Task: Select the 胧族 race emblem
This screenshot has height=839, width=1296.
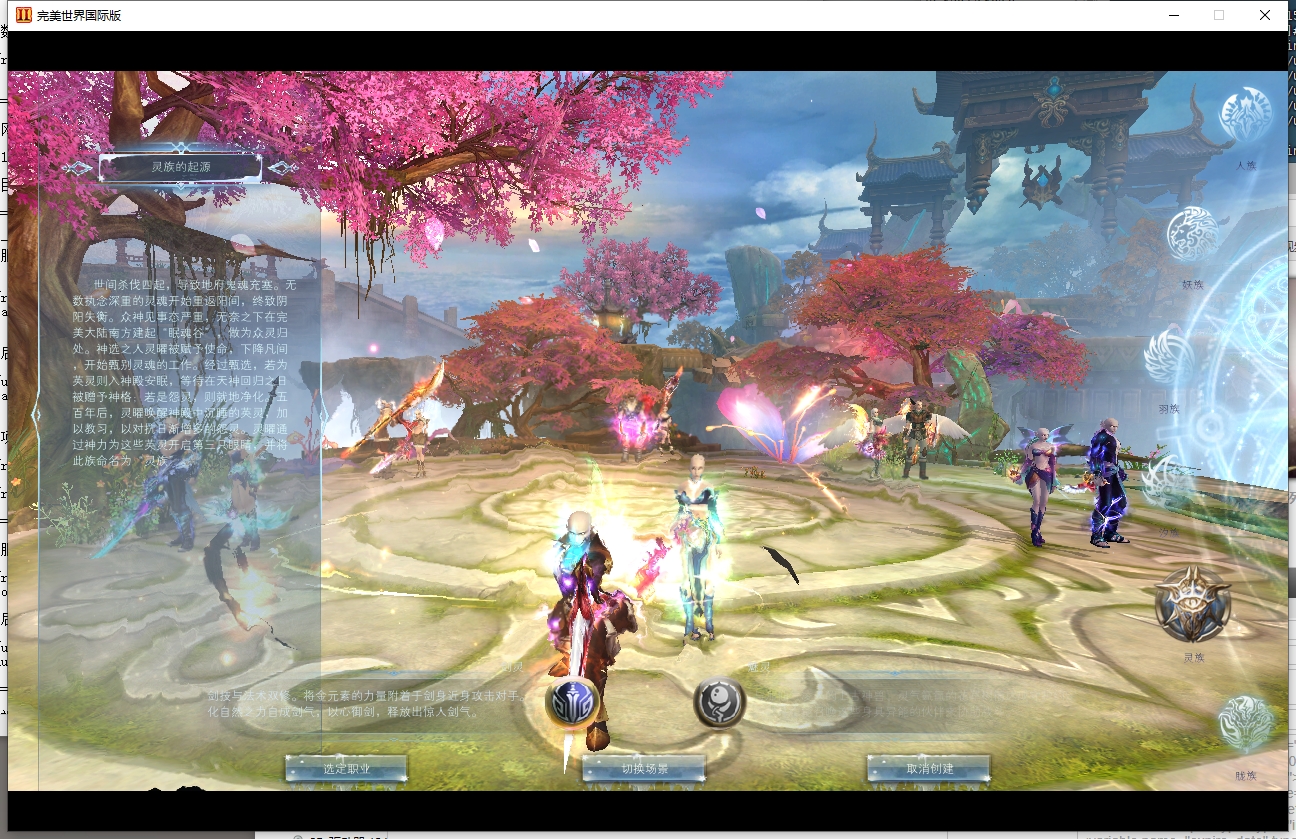Action: coord(1245,724)
